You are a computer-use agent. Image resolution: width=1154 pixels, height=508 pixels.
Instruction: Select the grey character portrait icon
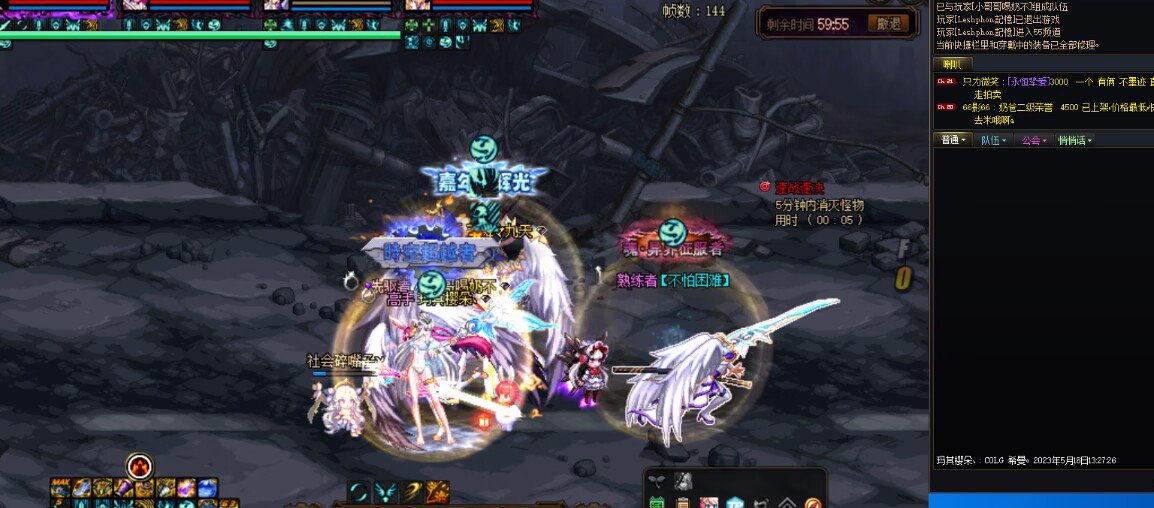tap(683, 481)
